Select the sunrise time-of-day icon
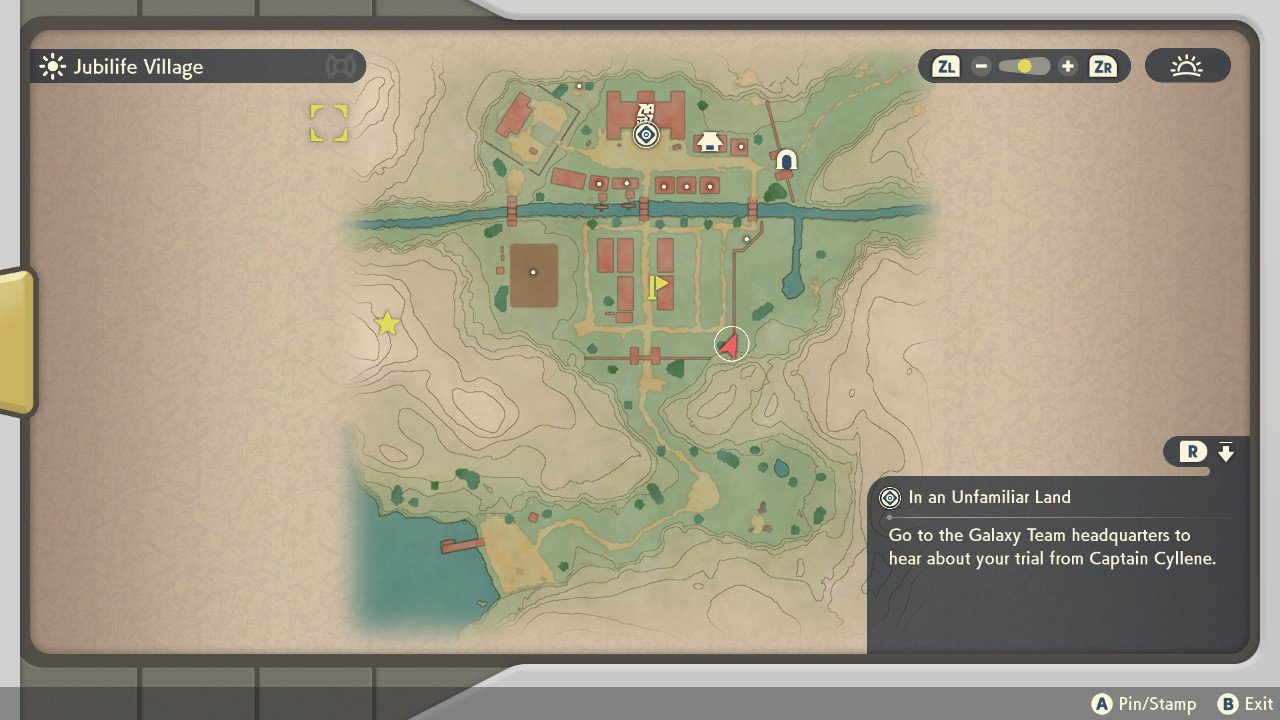 pos(1187,67)
